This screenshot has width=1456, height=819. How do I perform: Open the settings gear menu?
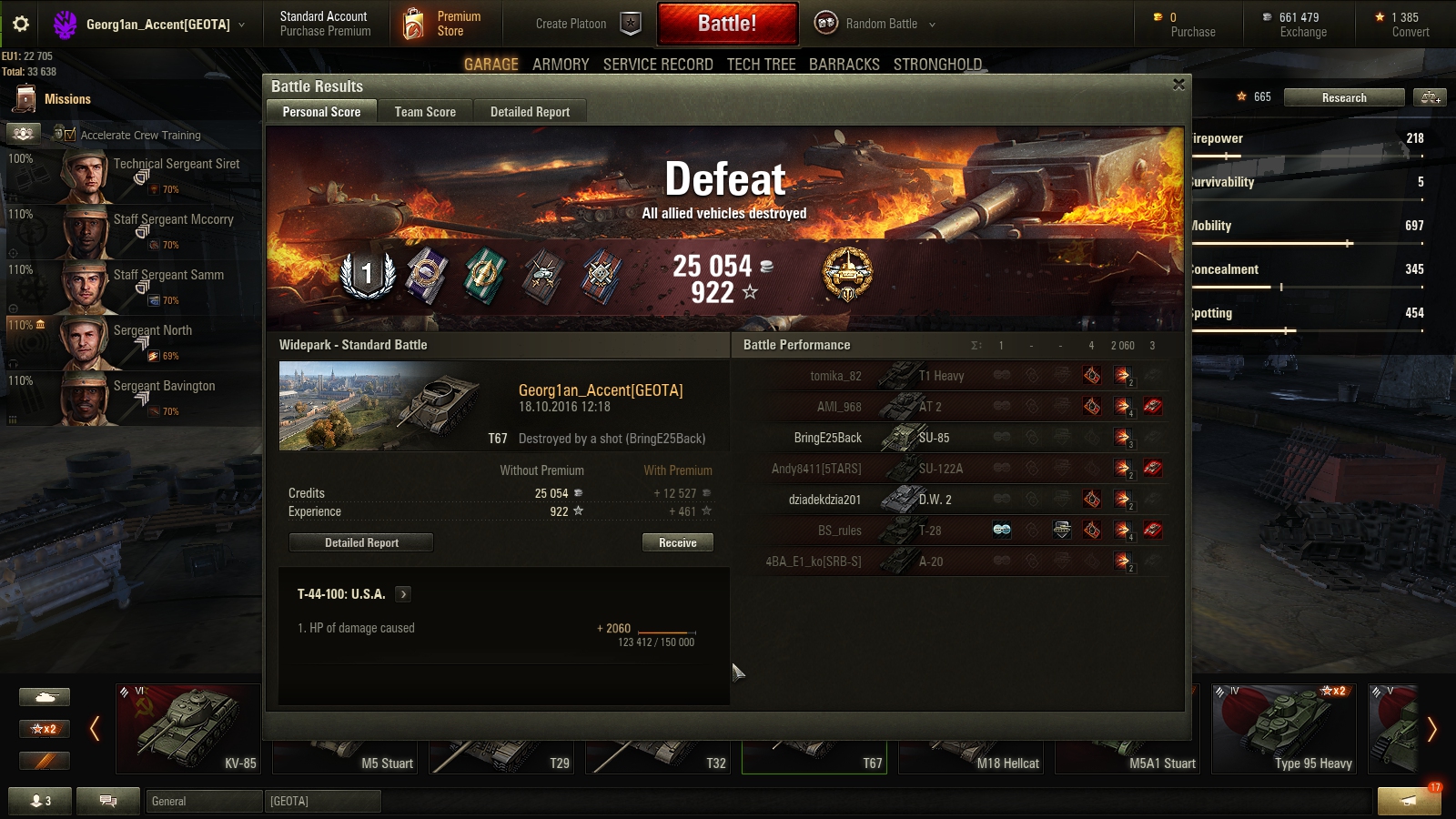coord(21,24)
